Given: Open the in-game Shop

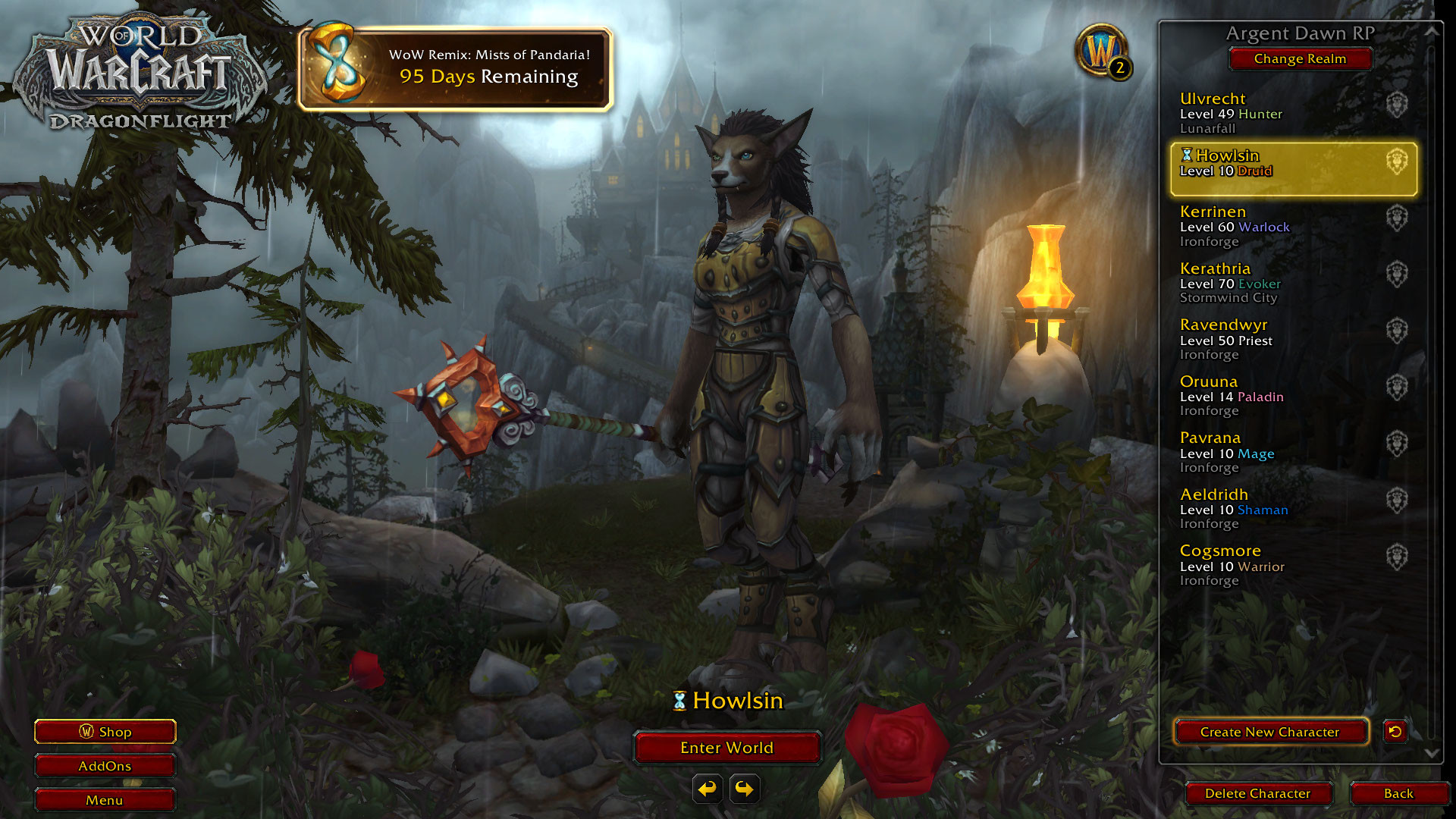Looking at the screenshot, I should (105, 732).
